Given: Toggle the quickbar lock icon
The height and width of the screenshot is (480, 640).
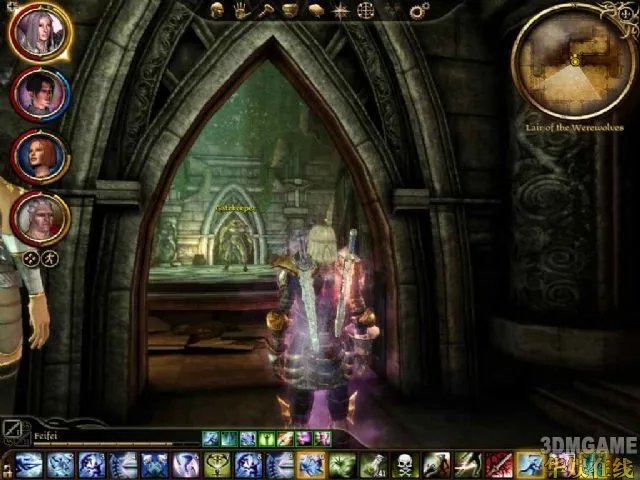Looking at the screenshot, I should [6, 465].
